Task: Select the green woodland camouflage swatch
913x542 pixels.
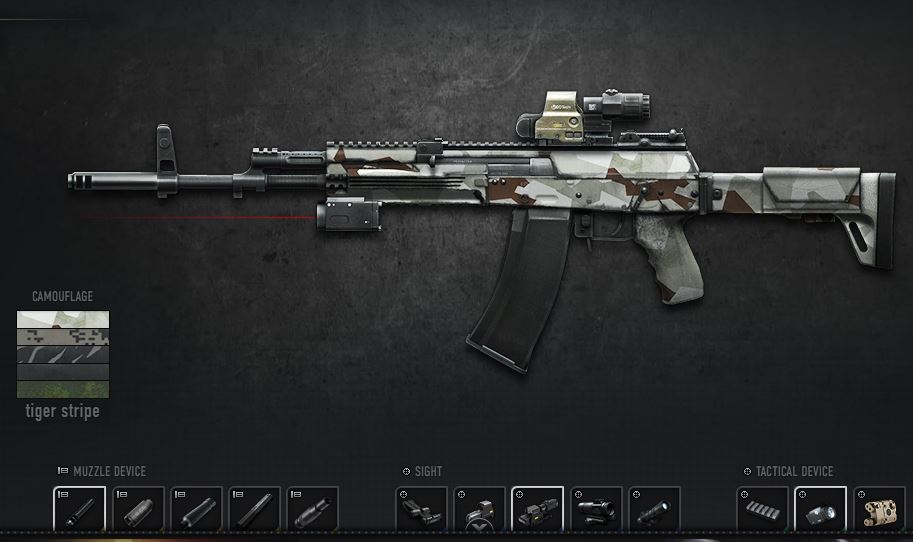Action: pos(62,389)
